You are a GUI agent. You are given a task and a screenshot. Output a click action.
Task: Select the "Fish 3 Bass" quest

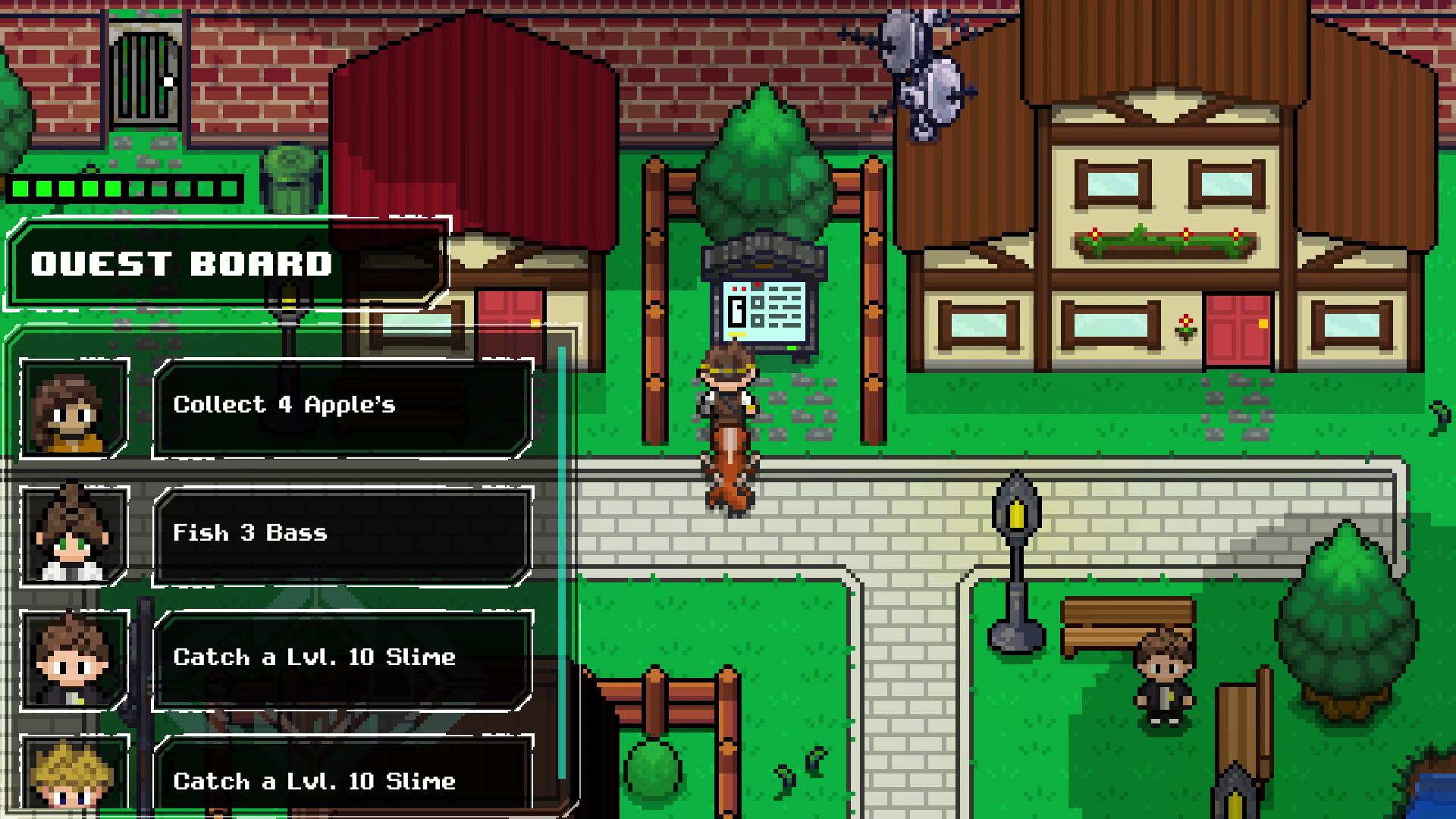tap(341, 533)
